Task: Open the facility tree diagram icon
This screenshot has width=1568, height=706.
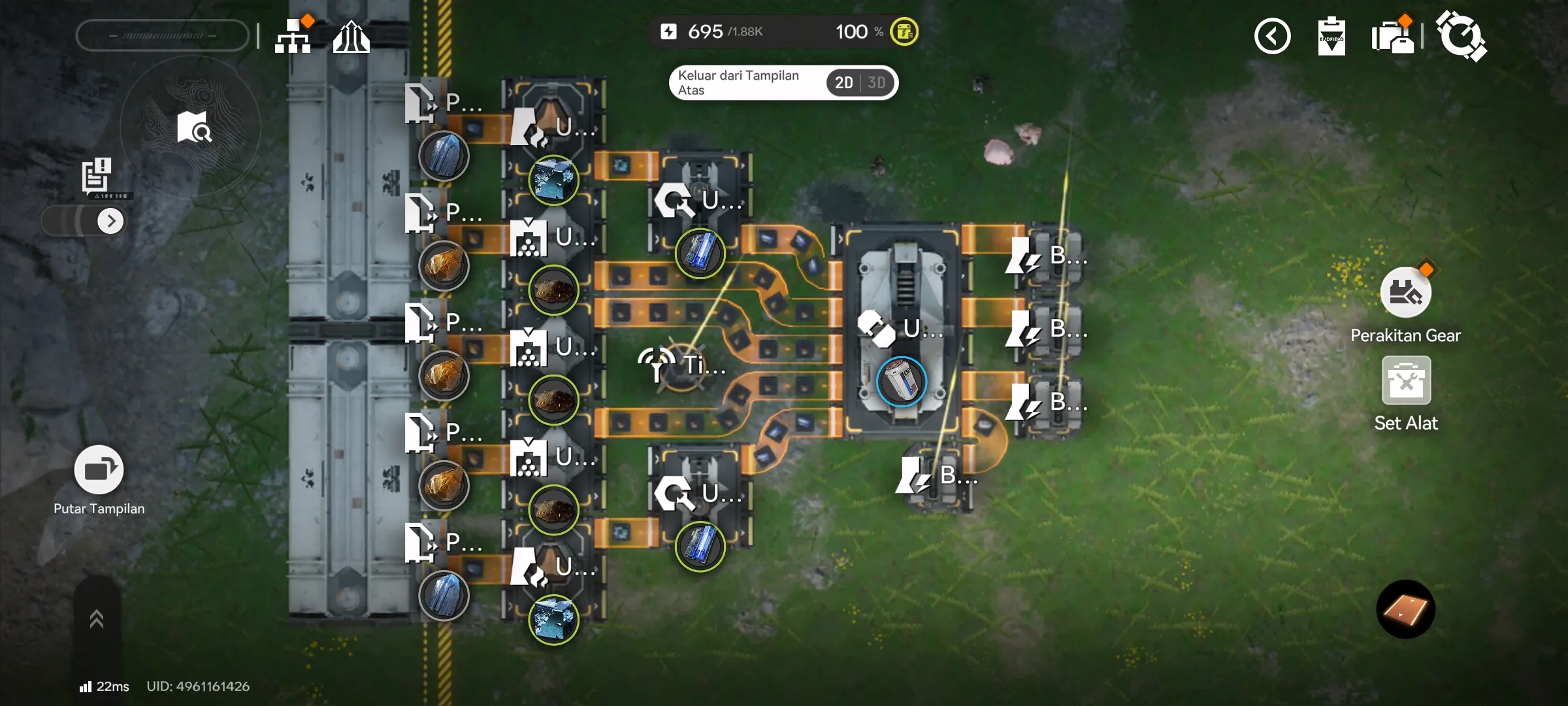Action: 293,37
